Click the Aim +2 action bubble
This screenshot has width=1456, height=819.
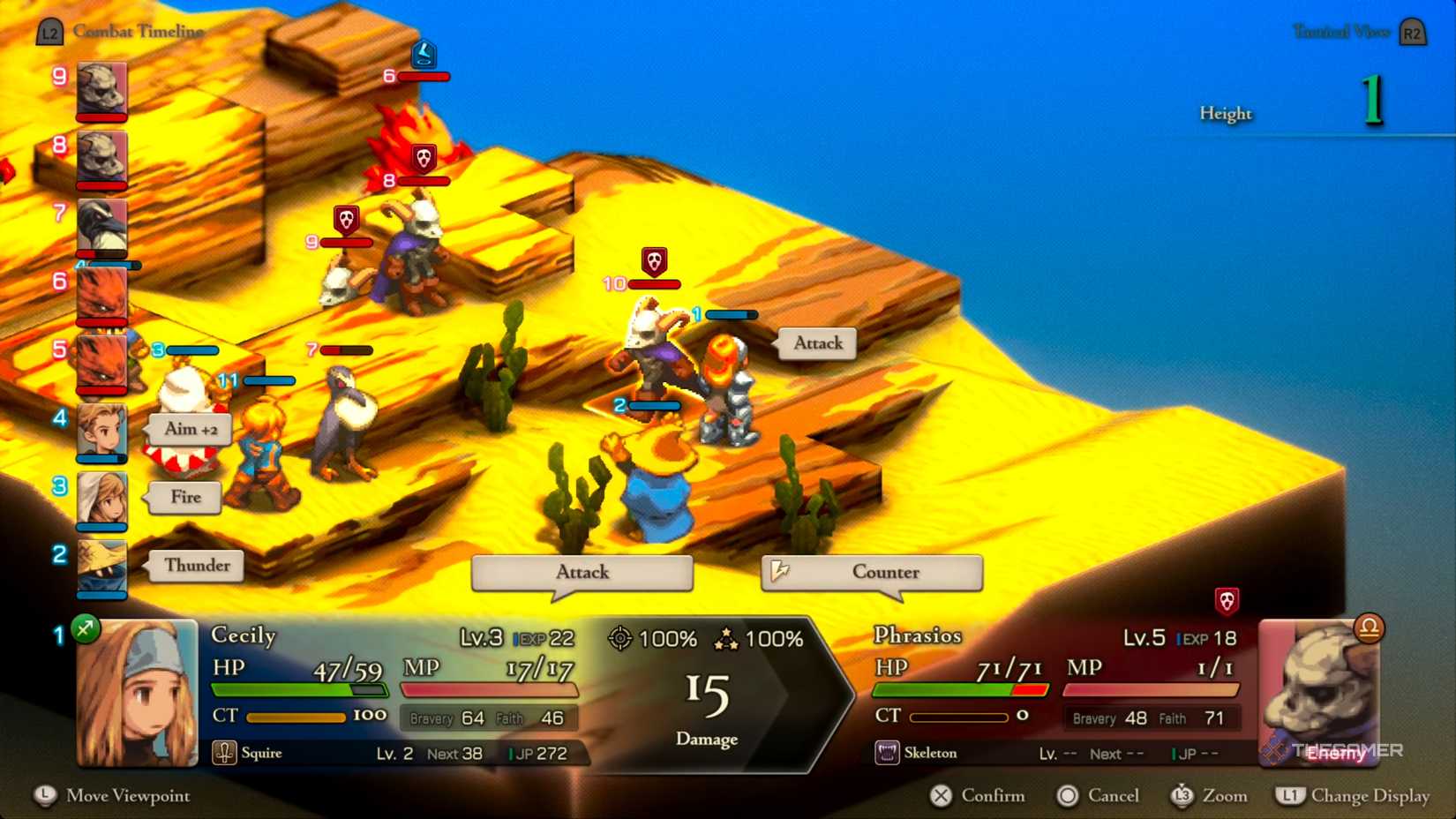188,430
